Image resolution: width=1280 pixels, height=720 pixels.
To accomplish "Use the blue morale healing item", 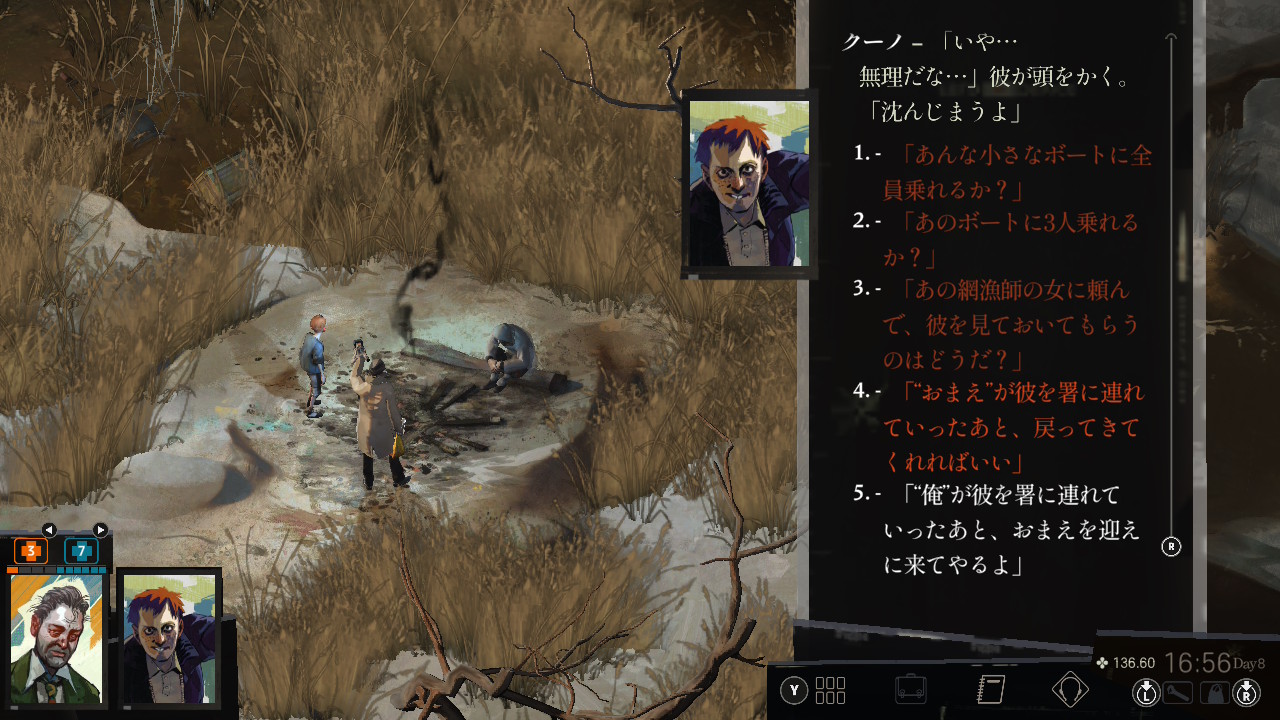I will pyautogui.click(x=81, y=551).
